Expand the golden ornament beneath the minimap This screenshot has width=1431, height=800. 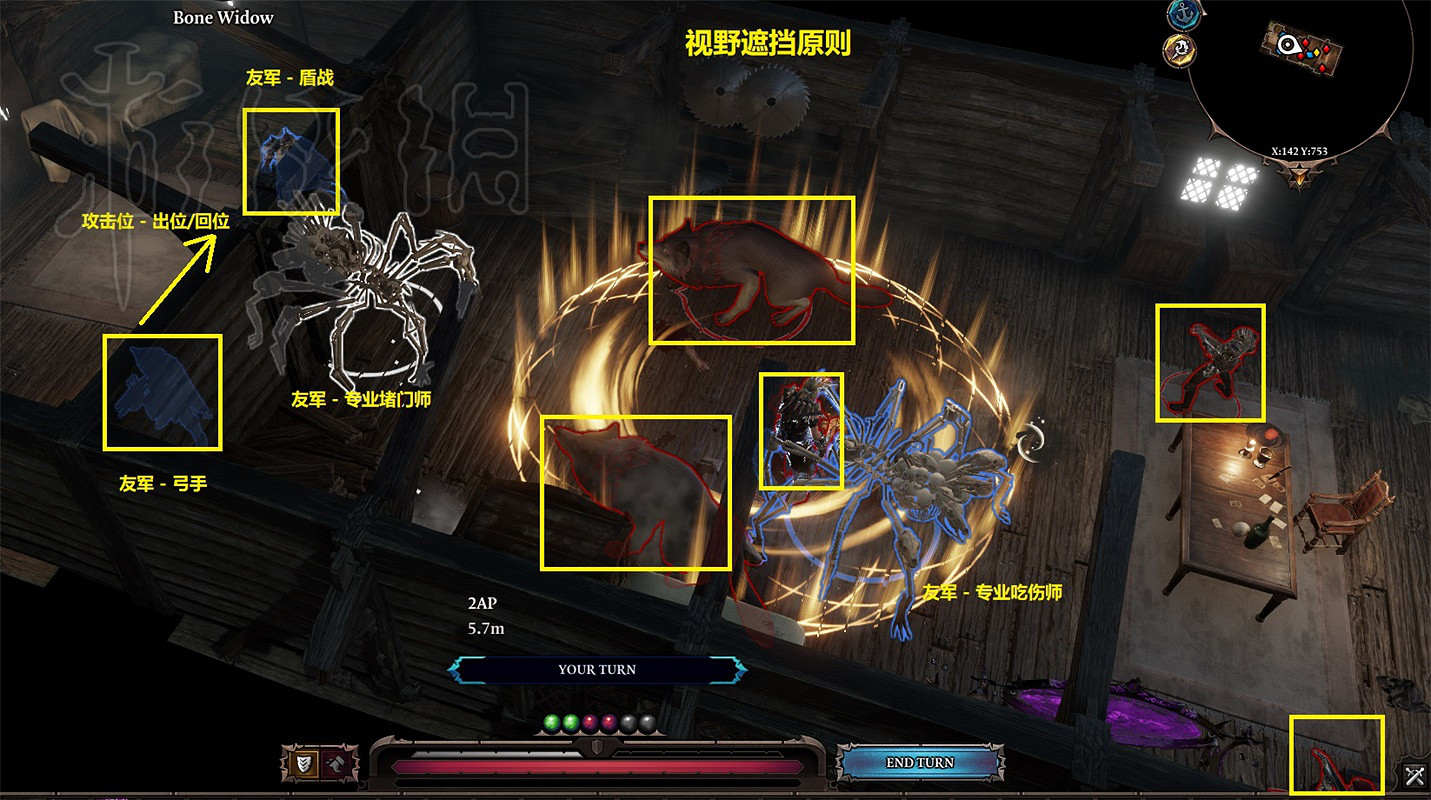[1299, 175]
